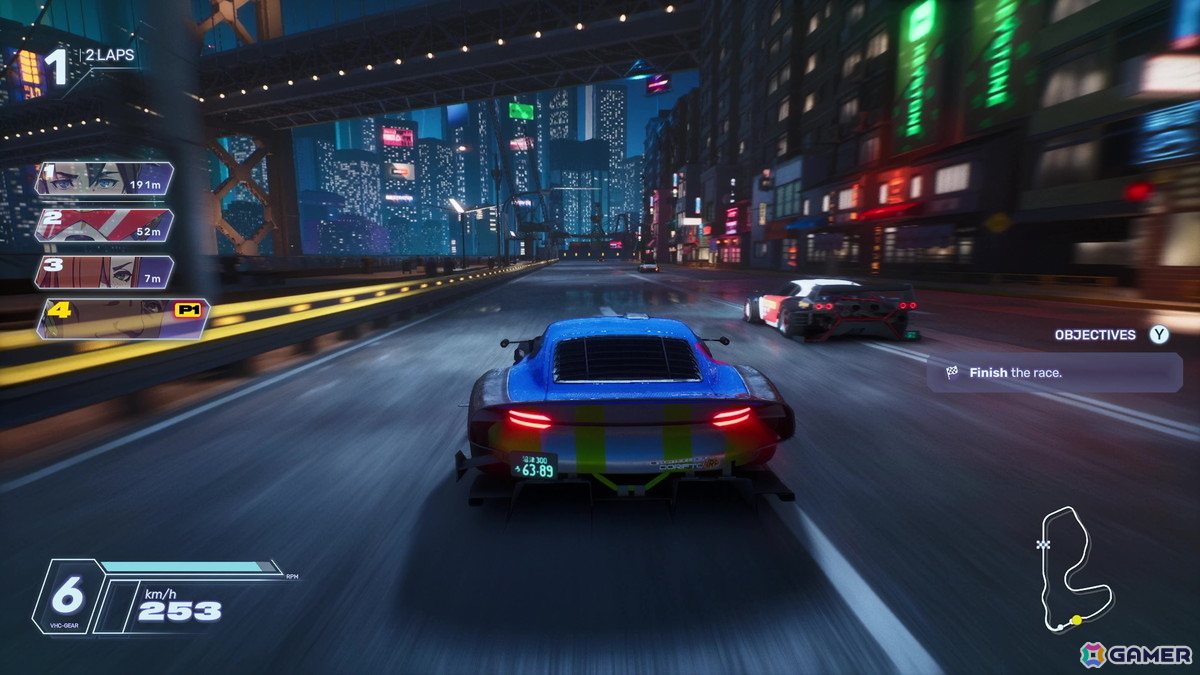Select the first-place racer portrait row
The image size is (1200, 675).
click(x=104, y=179)
